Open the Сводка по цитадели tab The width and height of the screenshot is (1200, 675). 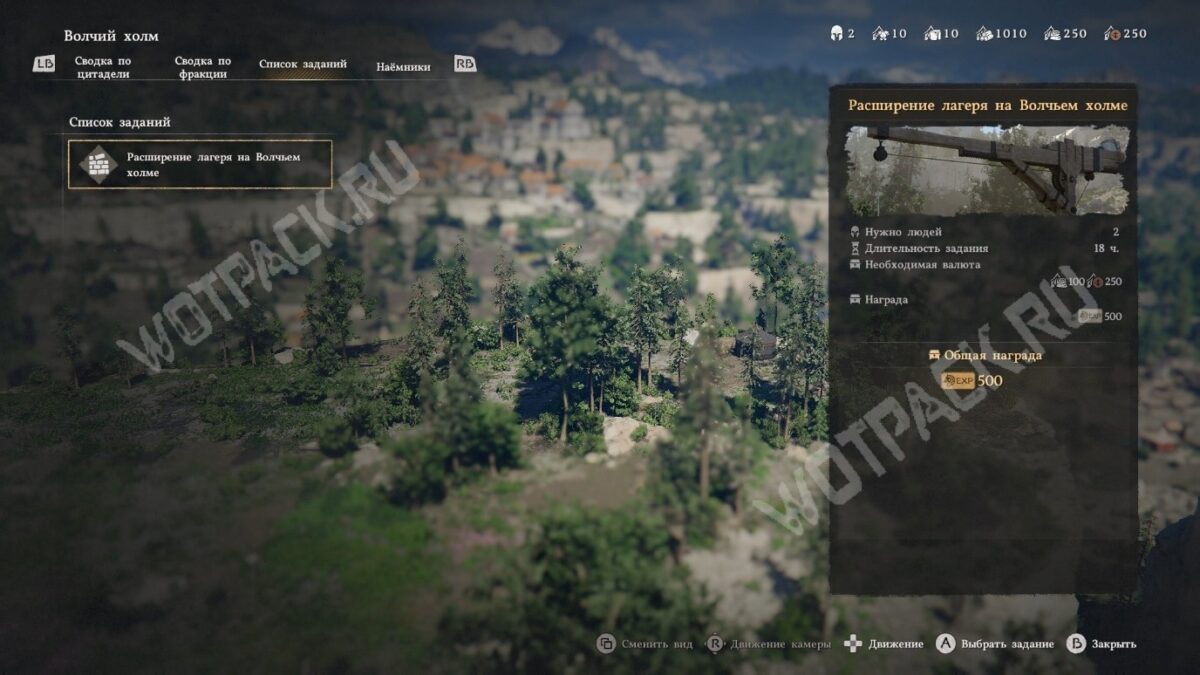click(103, 67)
